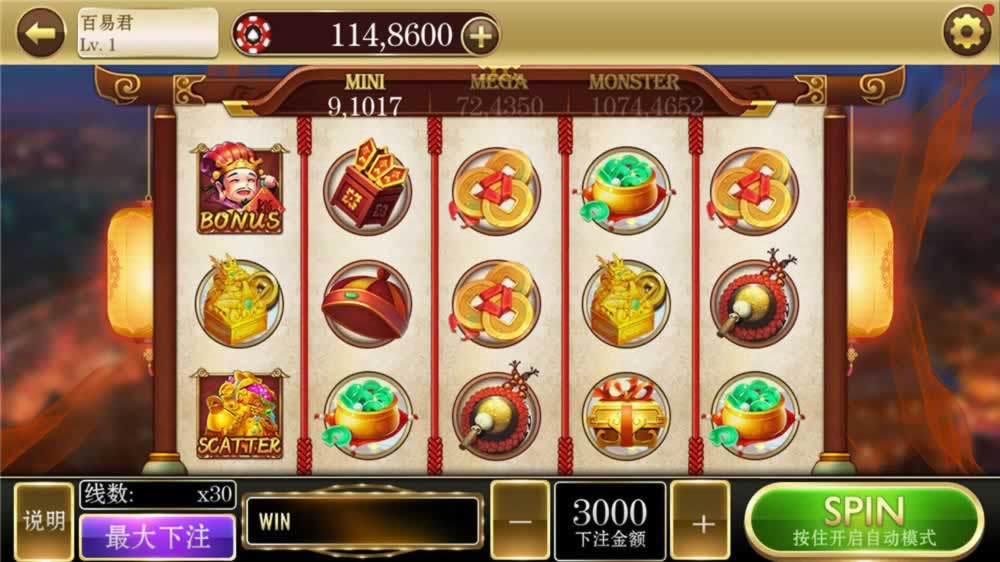The width and height of the screenshot is (1000, 562).
Task: Go back with the arrow button
Action: (x=41, y=33)
